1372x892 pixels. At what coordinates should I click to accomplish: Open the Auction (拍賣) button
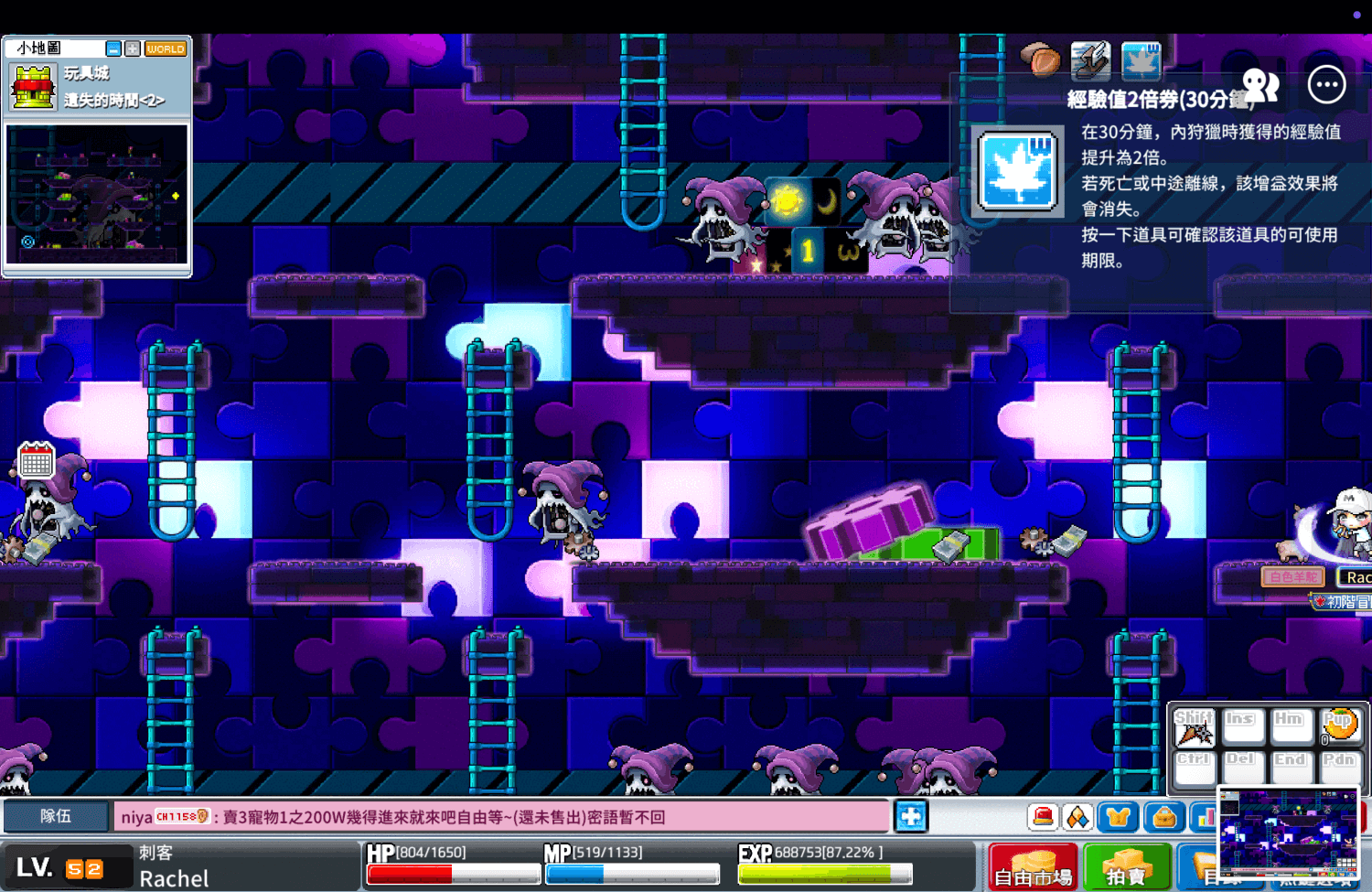click(x=1127, y=867)
